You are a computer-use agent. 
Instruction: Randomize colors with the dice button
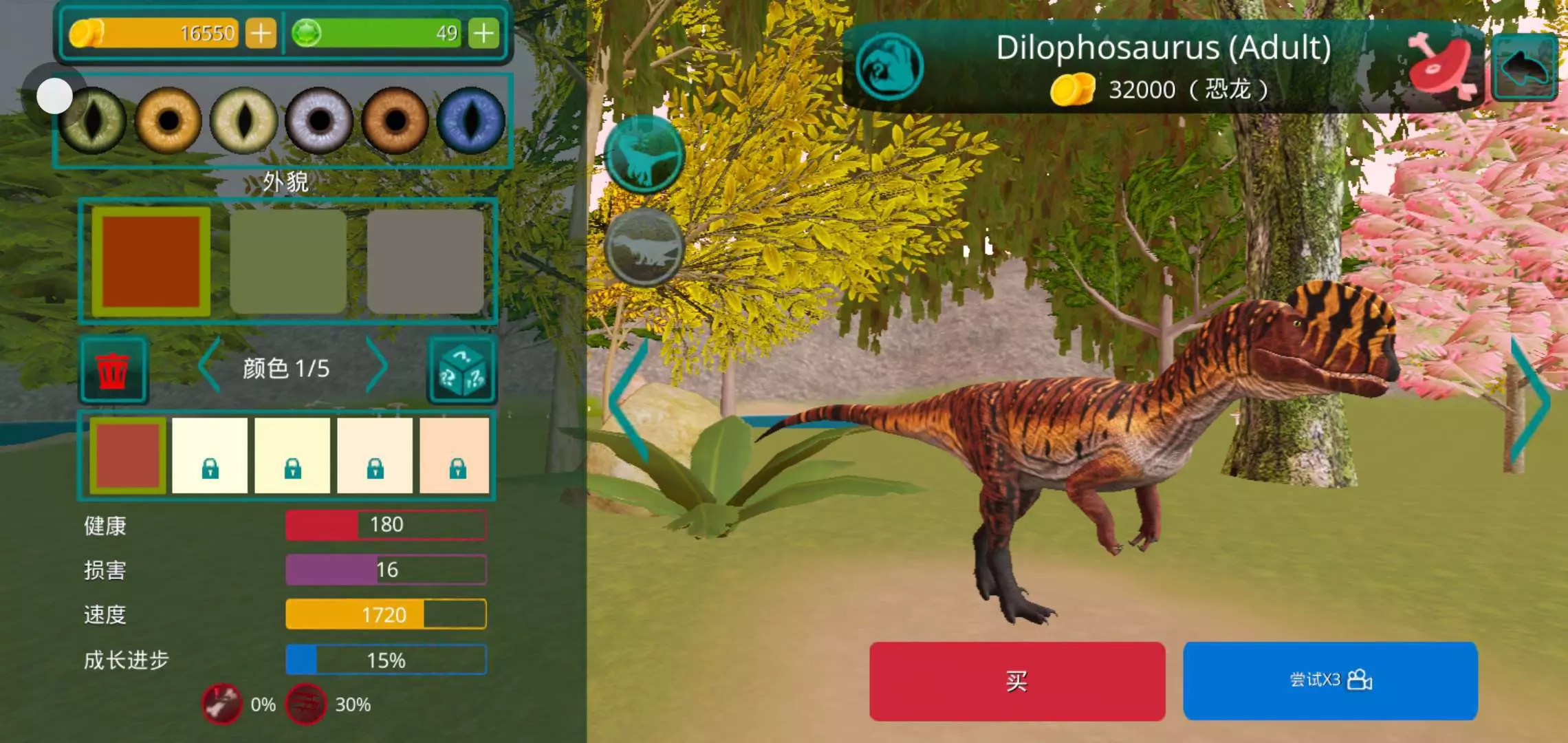coord(462,370)
